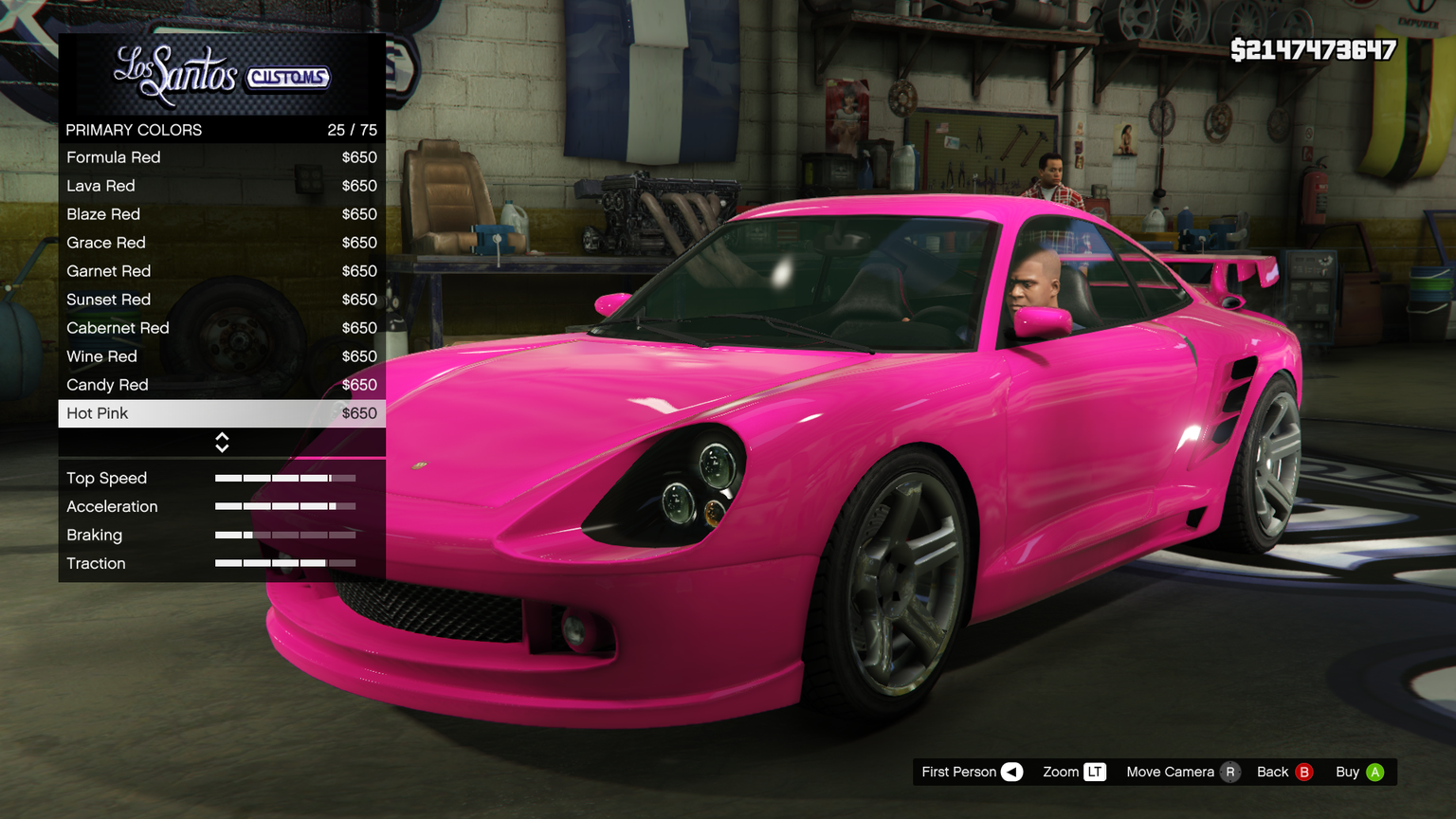Click the highlighted Hot Pink row
Image resolution: width=1456 pixels, height=819 pixels.
[x=221, y=413]
